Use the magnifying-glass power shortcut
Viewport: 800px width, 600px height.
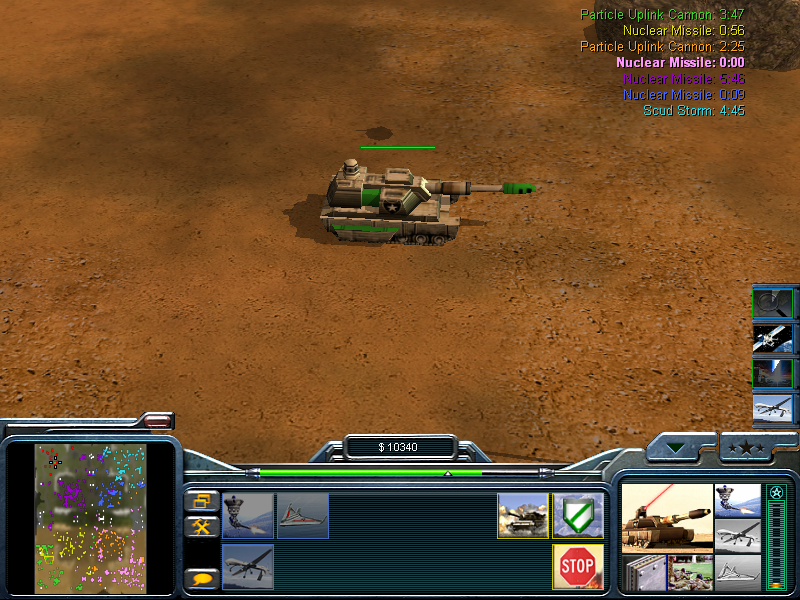click(773, 303)
